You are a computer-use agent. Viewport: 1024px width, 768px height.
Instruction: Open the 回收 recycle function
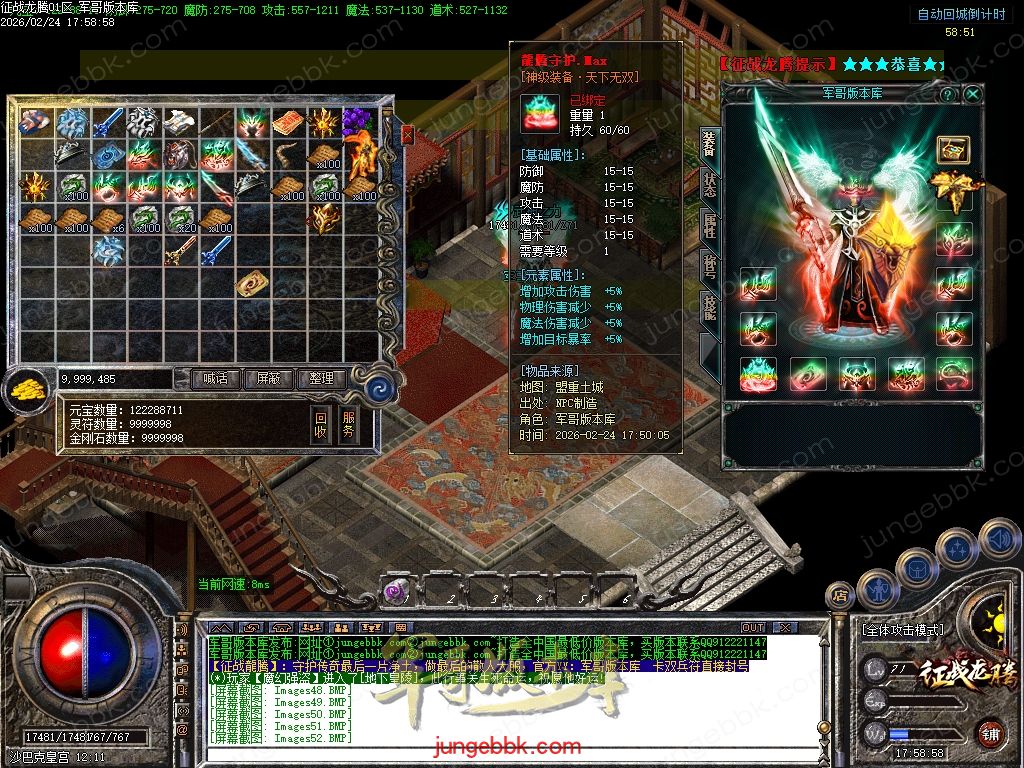pos(320,425)
